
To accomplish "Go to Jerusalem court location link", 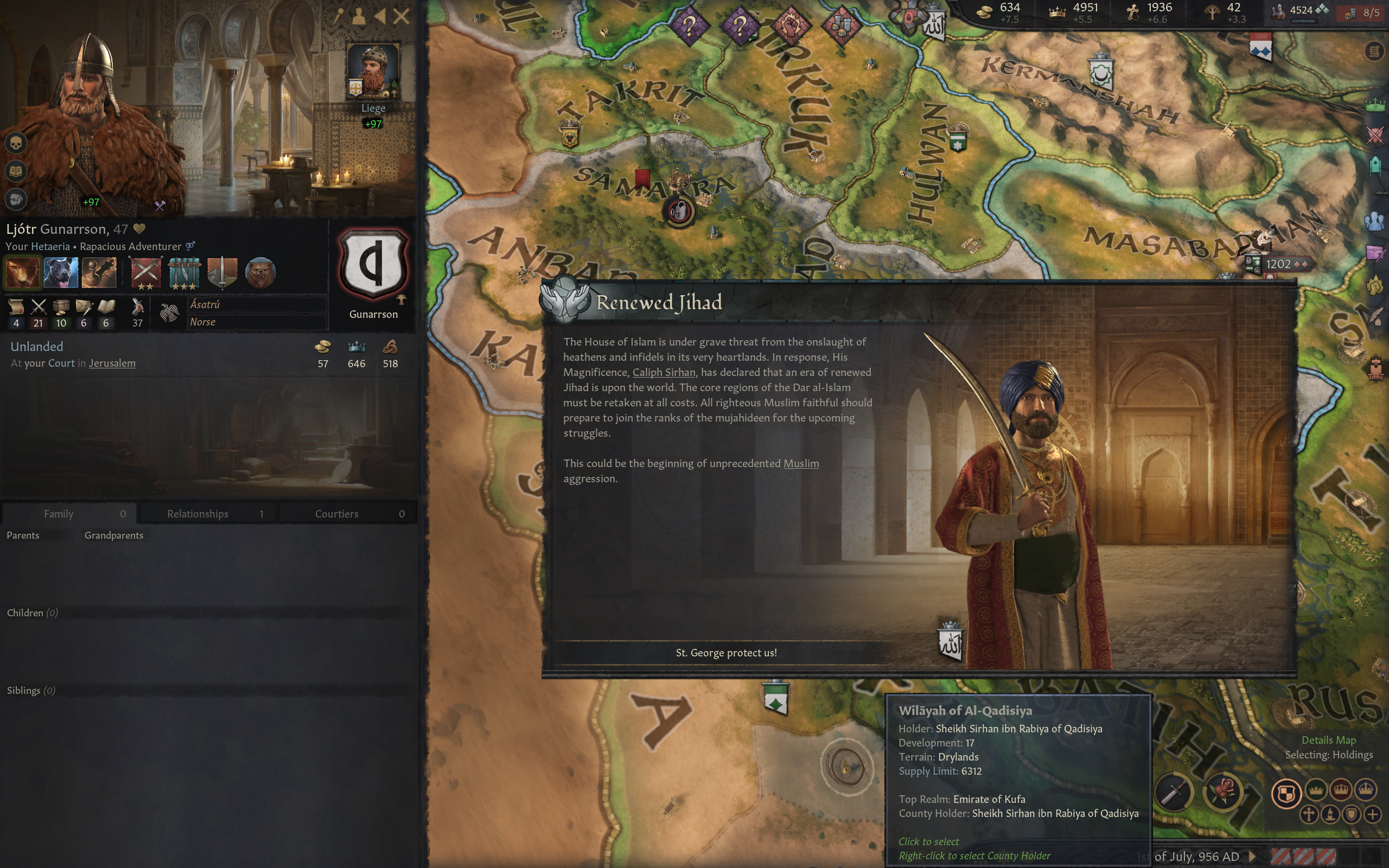I will pos(112,363).
